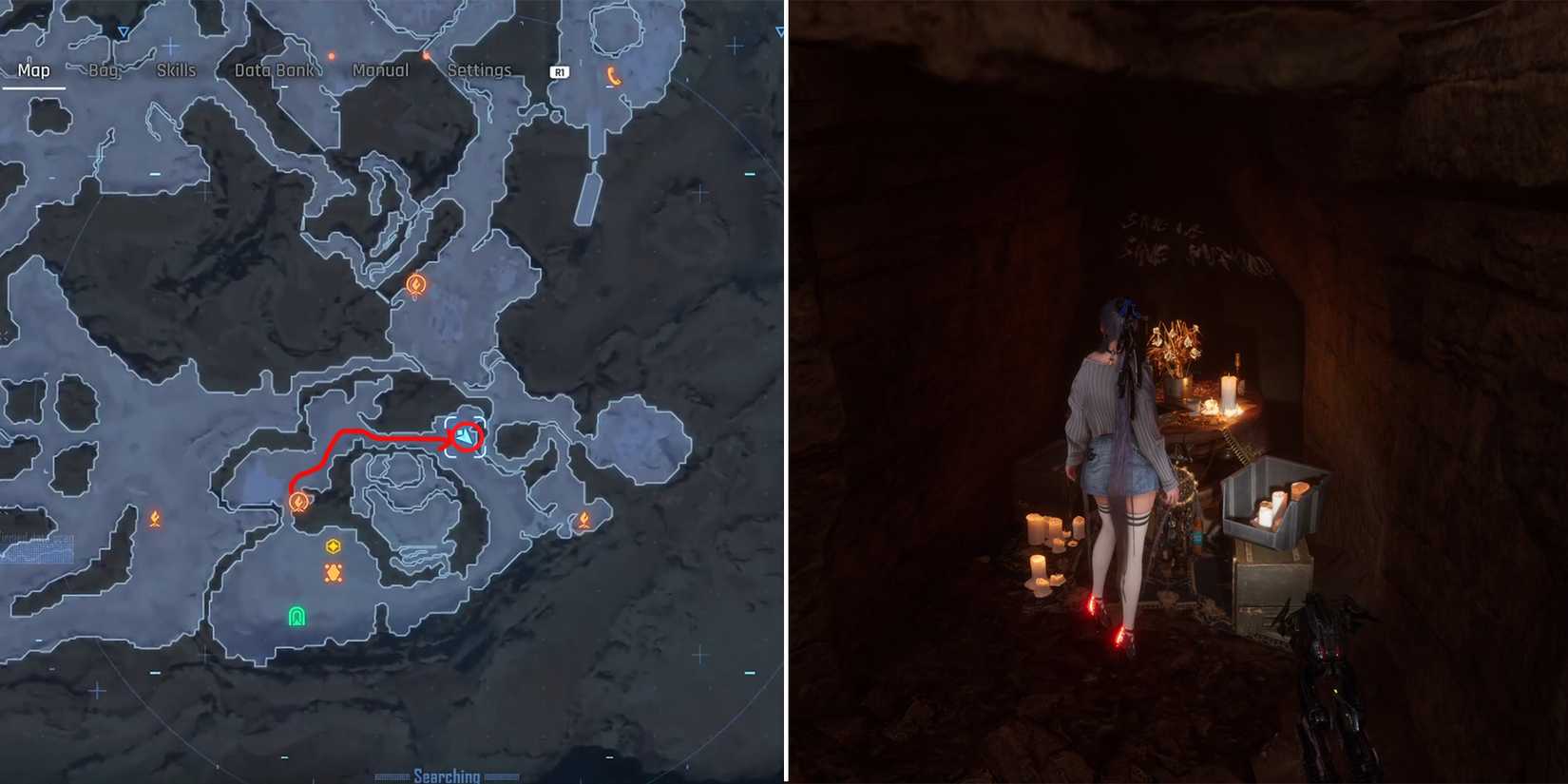Image resolution: width=1568 pixels, height=784 pixels.
Task: Click the orange chest marker below the gem icon
Action: (332, 572)
